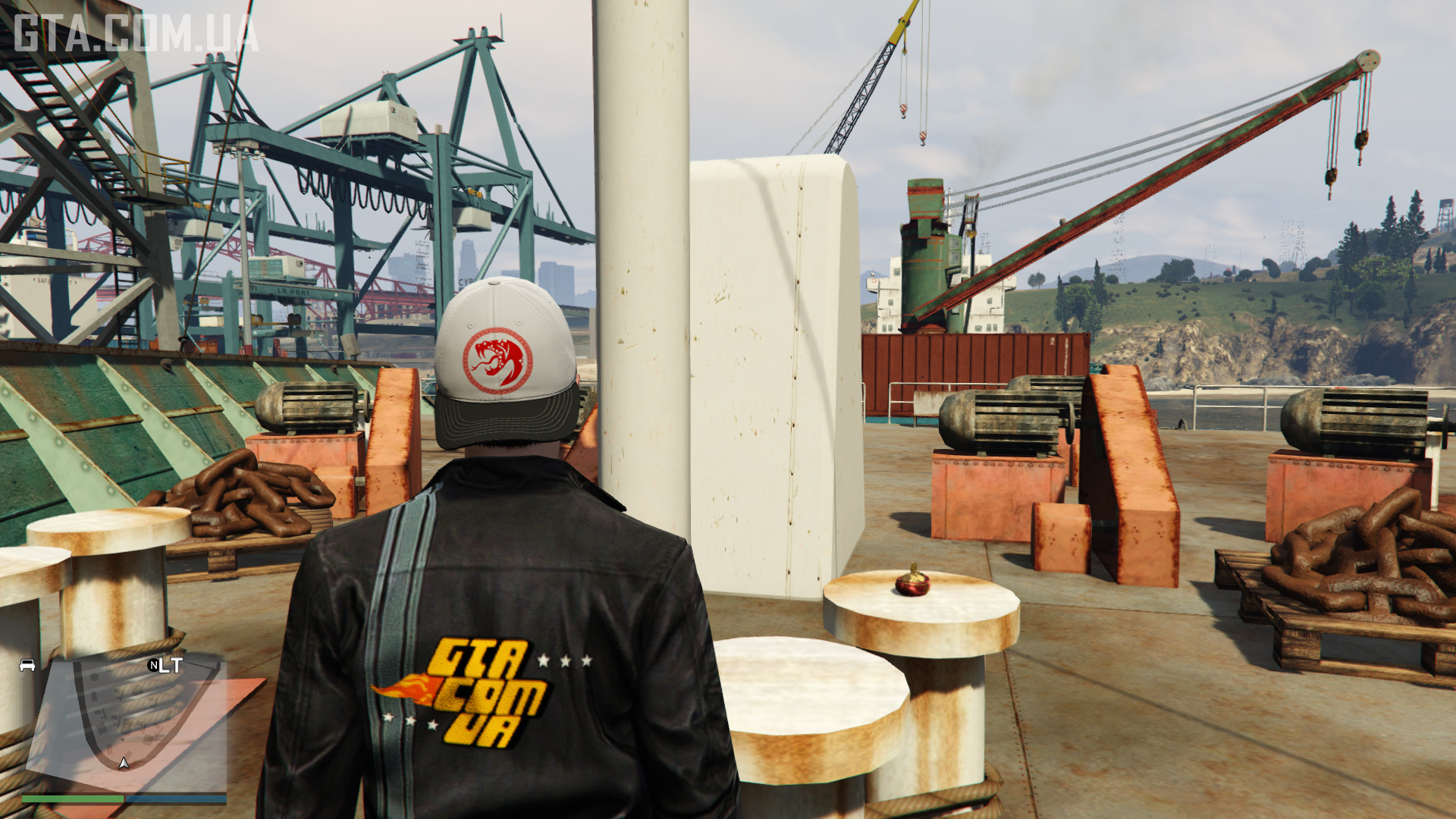Click the north N marker on the minimap
This screenshot has height=819, width=1456.
pyautogui.click(x=154, y=665)
